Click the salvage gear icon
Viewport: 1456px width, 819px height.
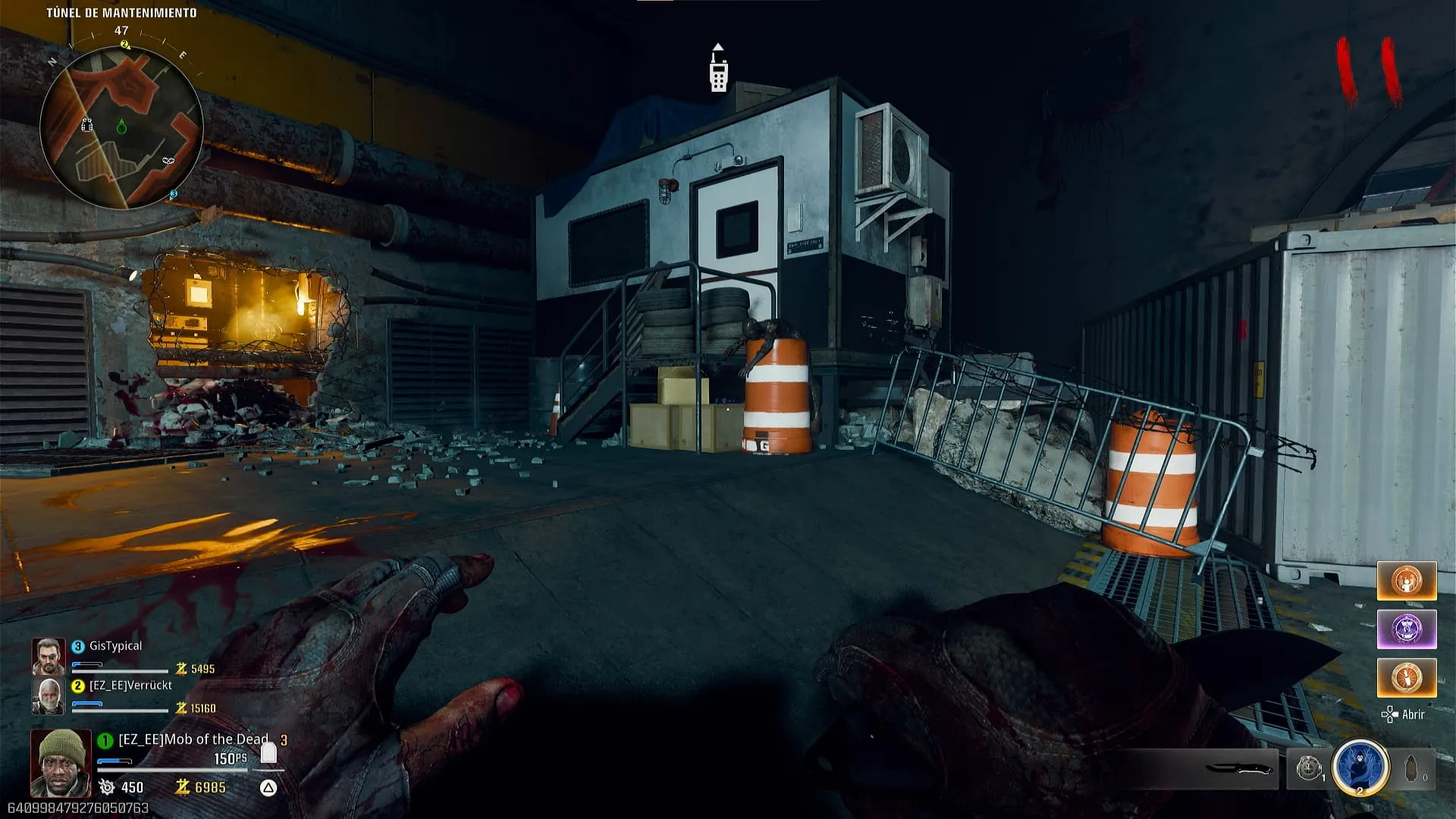pos(107,787)
